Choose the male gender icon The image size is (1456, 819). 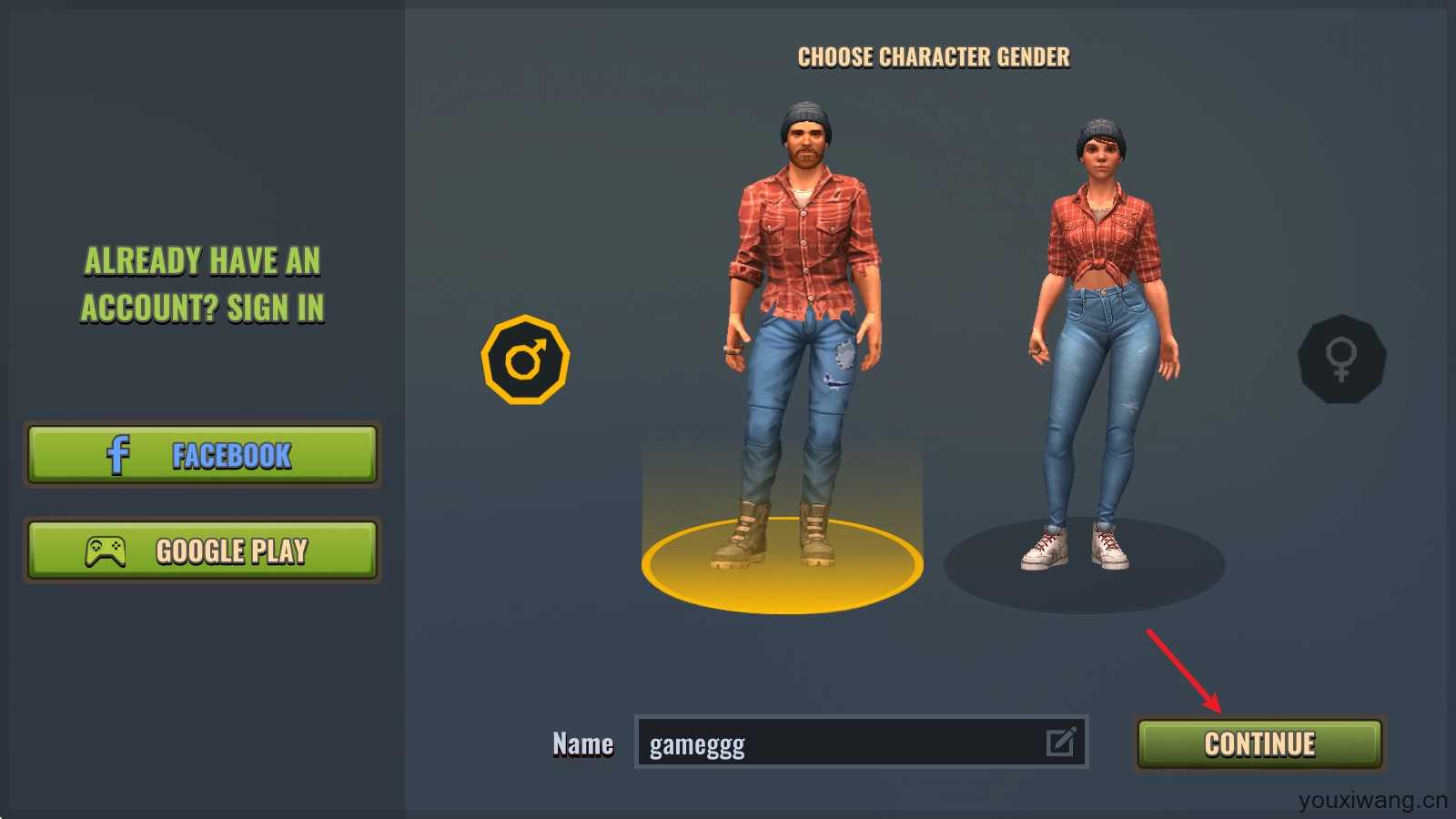[x=525, y=359]
